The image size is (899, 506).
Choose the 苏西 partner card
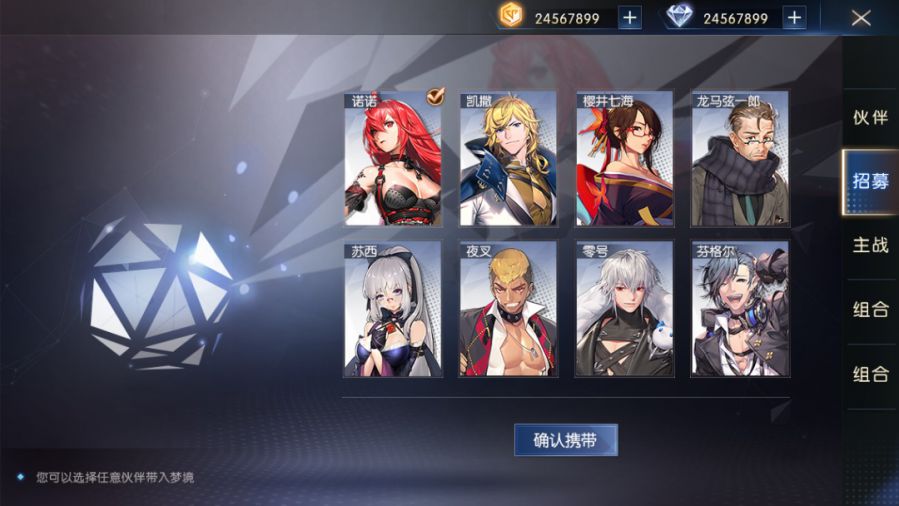click(x=393, y=309)
